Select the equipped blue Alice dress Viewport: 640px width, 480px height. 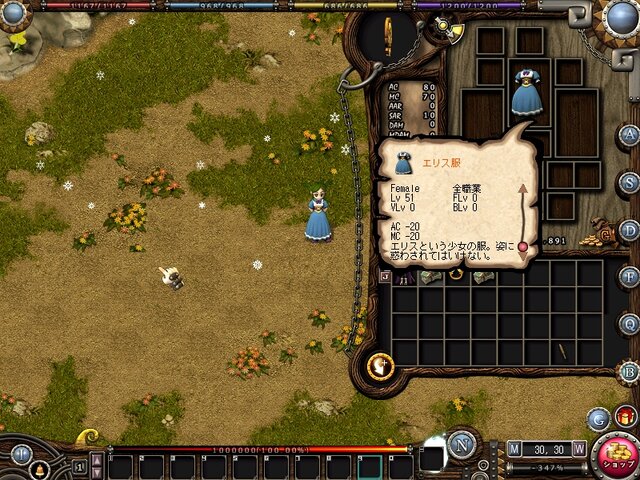click(x=526, y=93)
